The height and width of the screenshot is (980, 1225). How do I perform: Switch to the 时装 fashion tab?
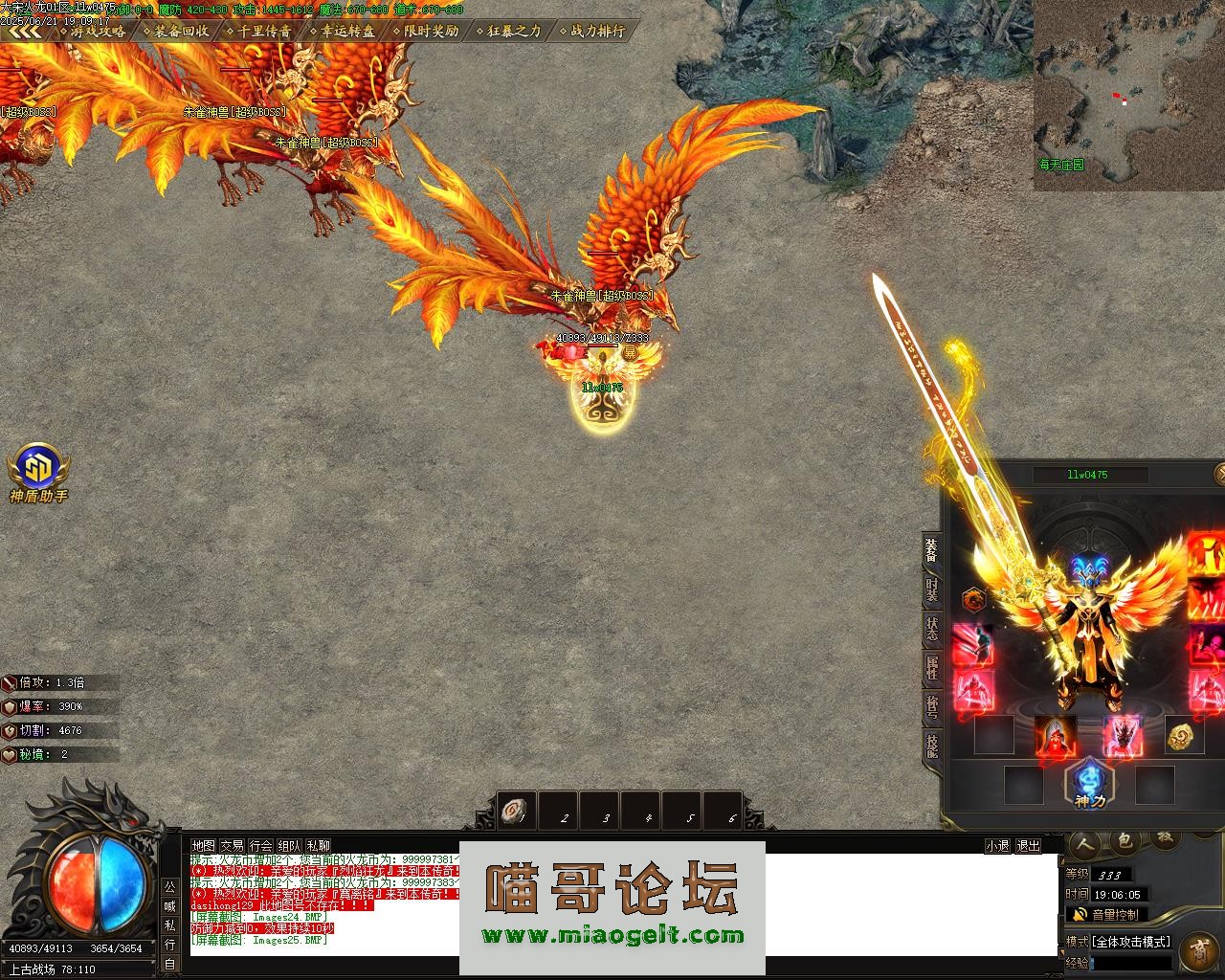point(932,590)
